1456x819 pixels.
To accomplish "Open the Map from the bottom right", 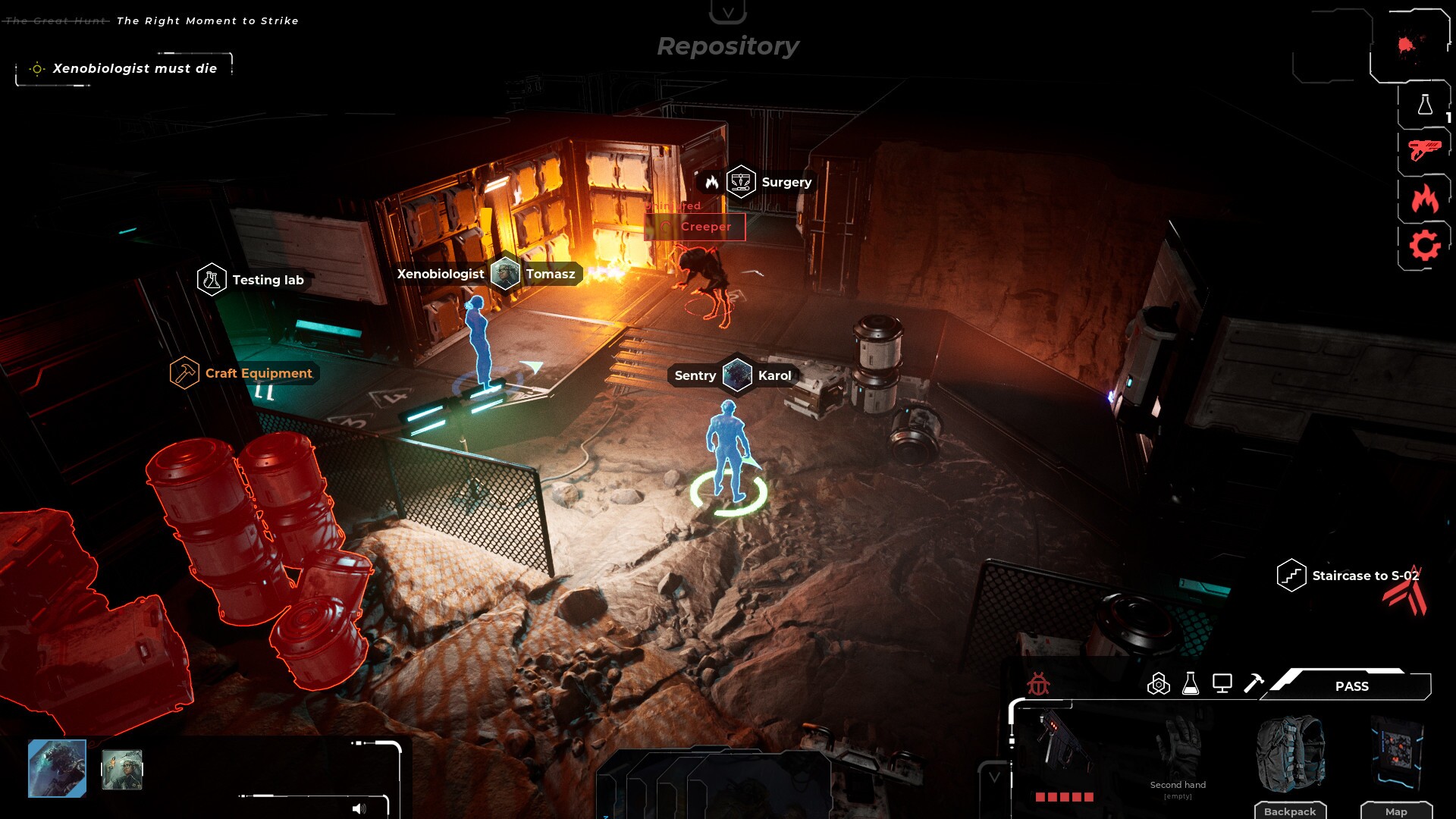I will point(1398,811).
